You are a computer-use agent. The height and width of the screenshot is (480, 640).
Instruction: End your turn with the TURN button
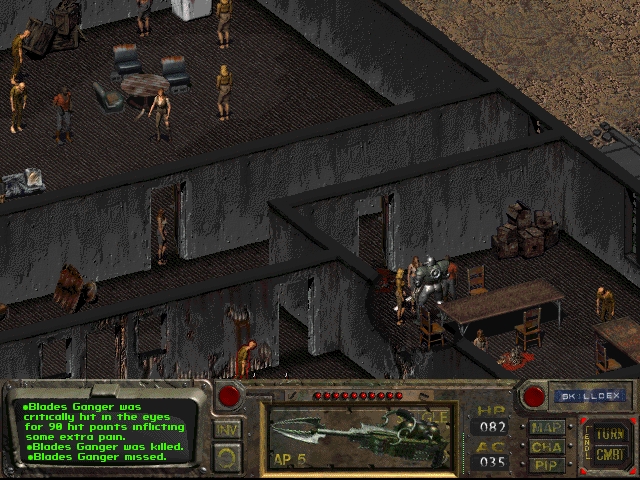[x=610, y=434]
